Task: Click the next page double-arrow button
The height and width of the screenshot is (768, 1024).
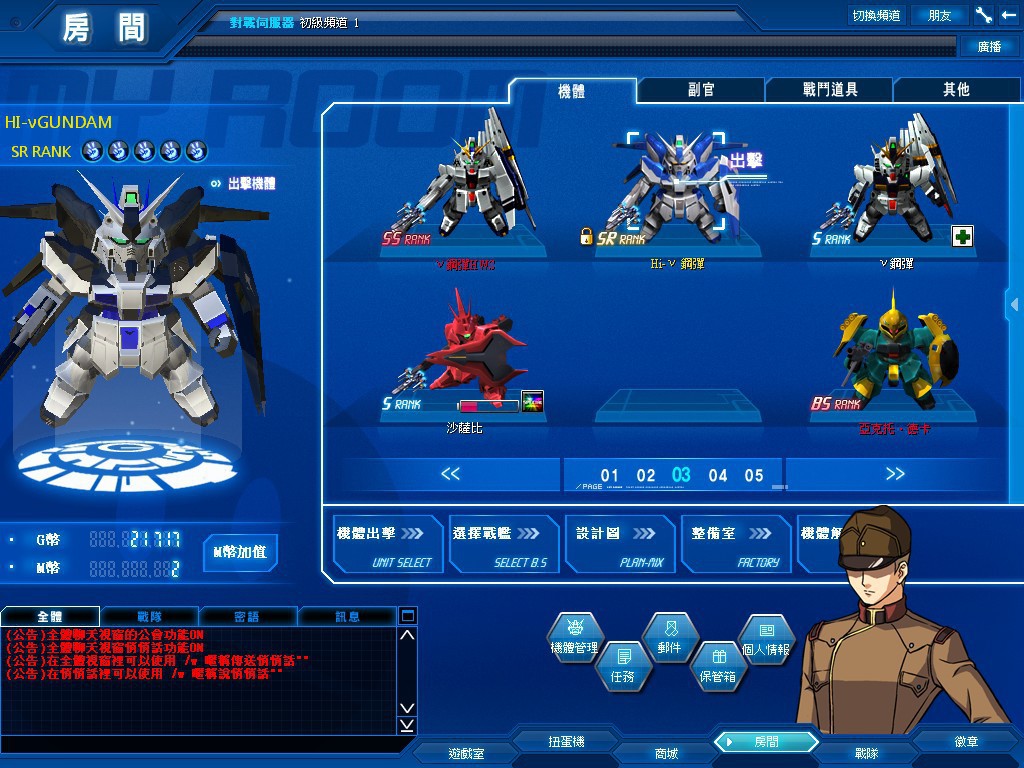Action: [x=894, y=474]
